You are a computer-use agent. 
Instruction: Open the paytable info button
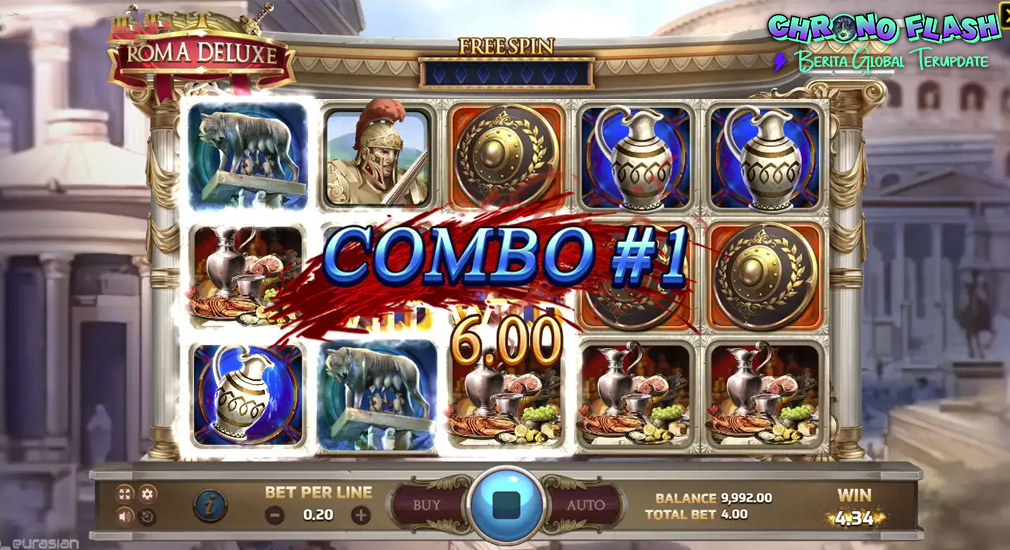click(x=209, y=506)
